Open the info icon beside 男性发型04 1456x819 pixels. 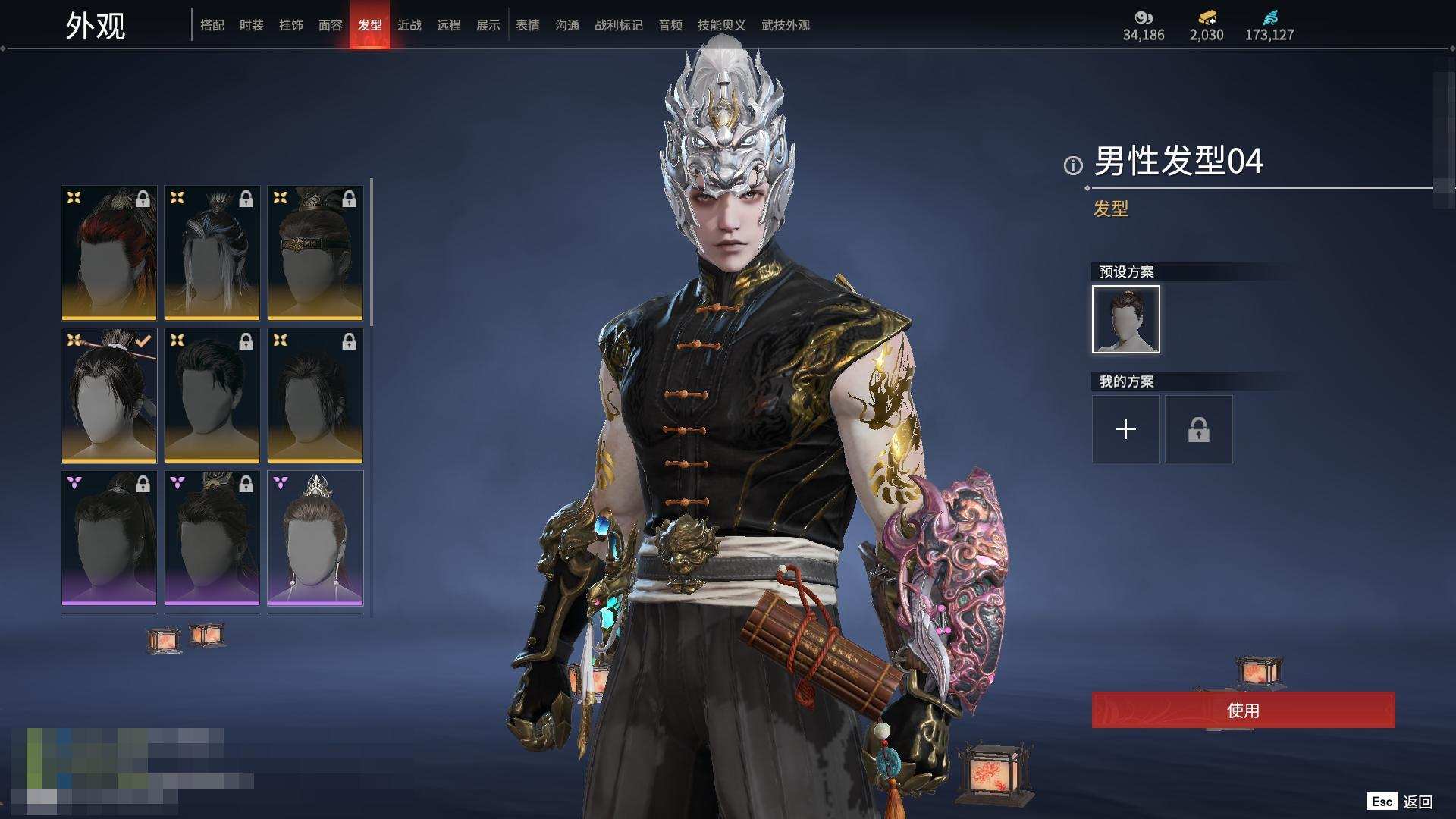[1073, 165]
